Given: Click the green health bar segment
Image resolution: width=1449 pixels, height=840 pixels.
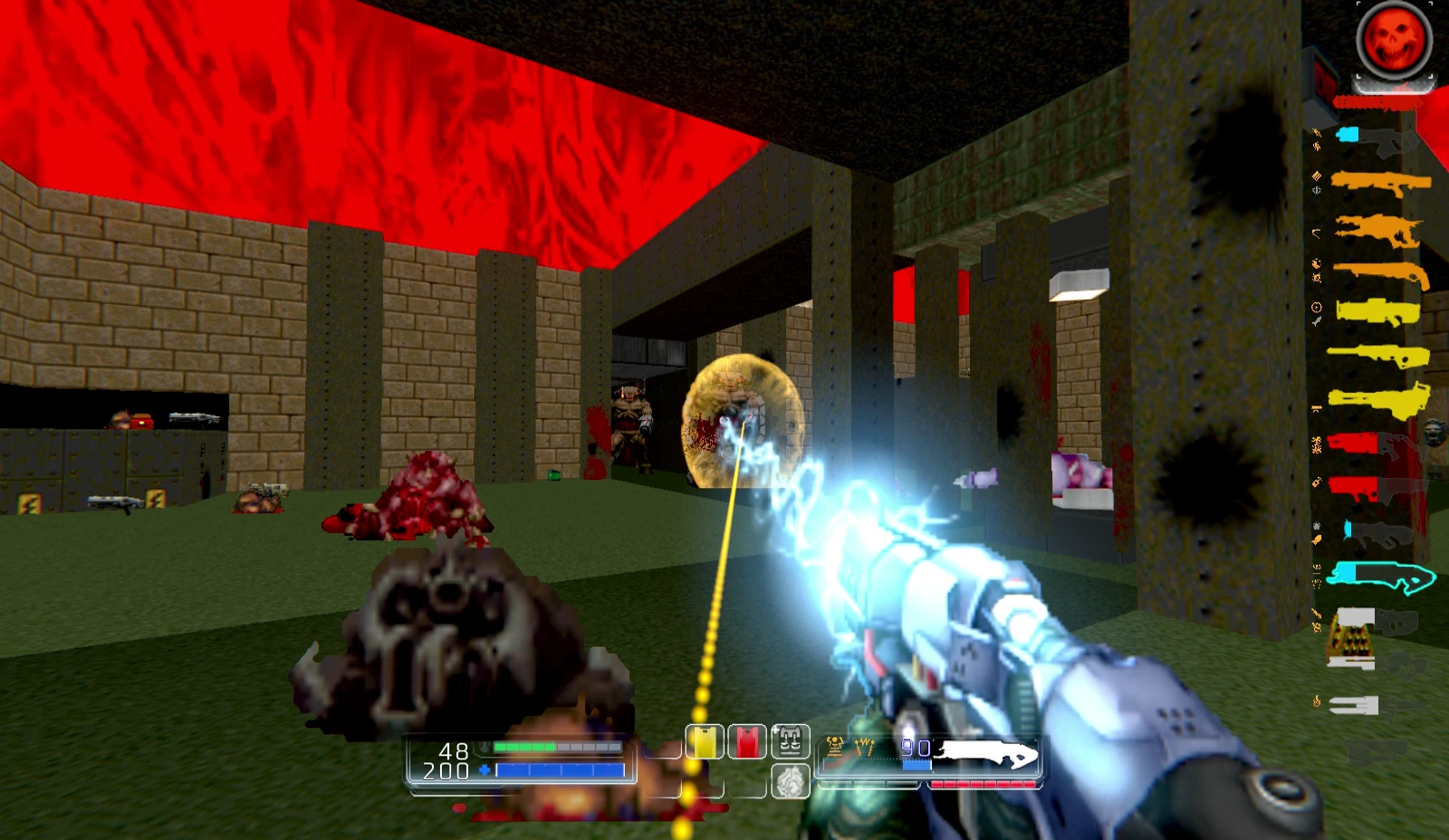Looking at the screenshot, I should 523,748.
